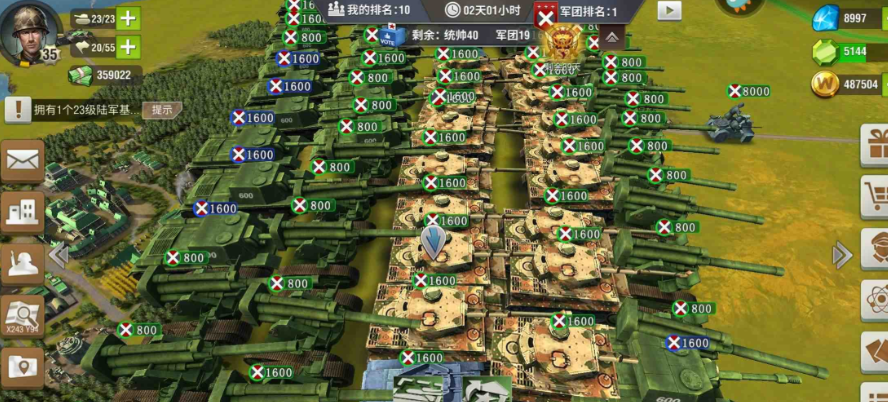View the 我的排名 ranking panel

tap(369, 10)
